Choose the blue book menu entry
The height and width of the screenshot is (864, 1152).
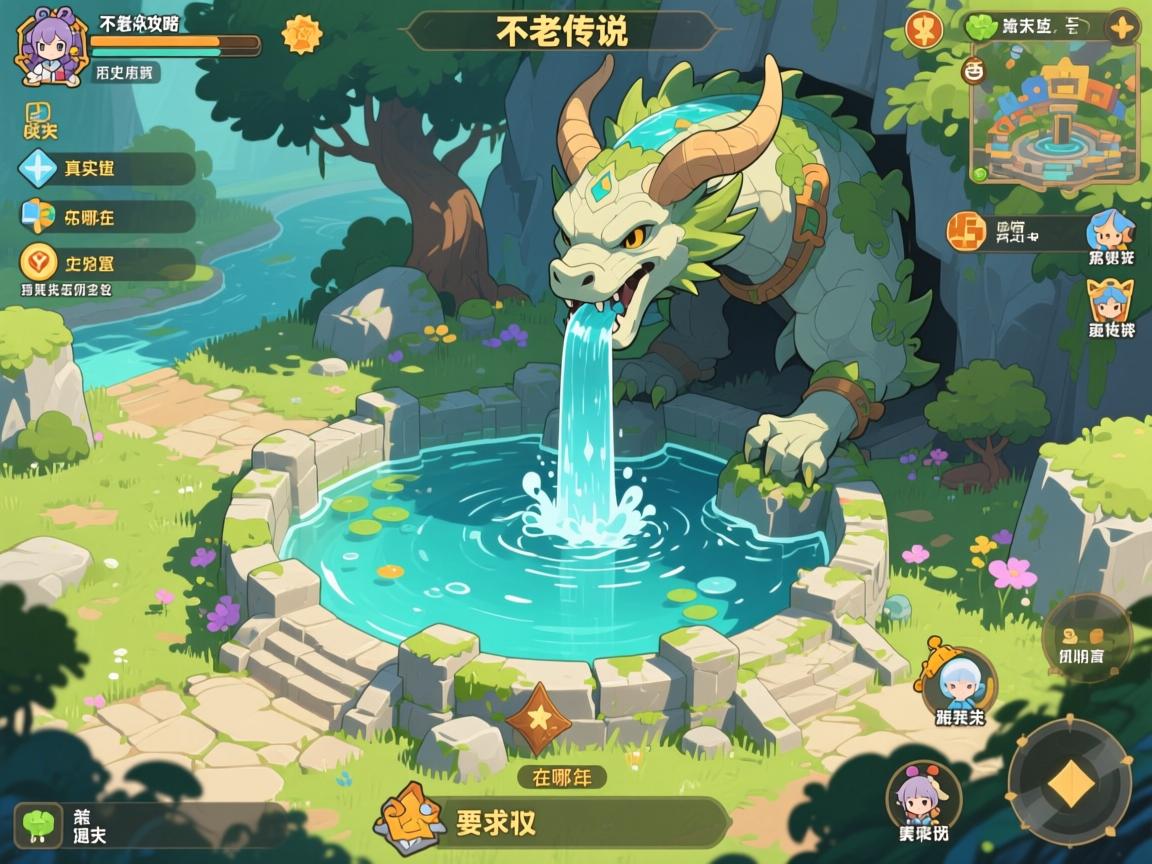click(39, 215)
